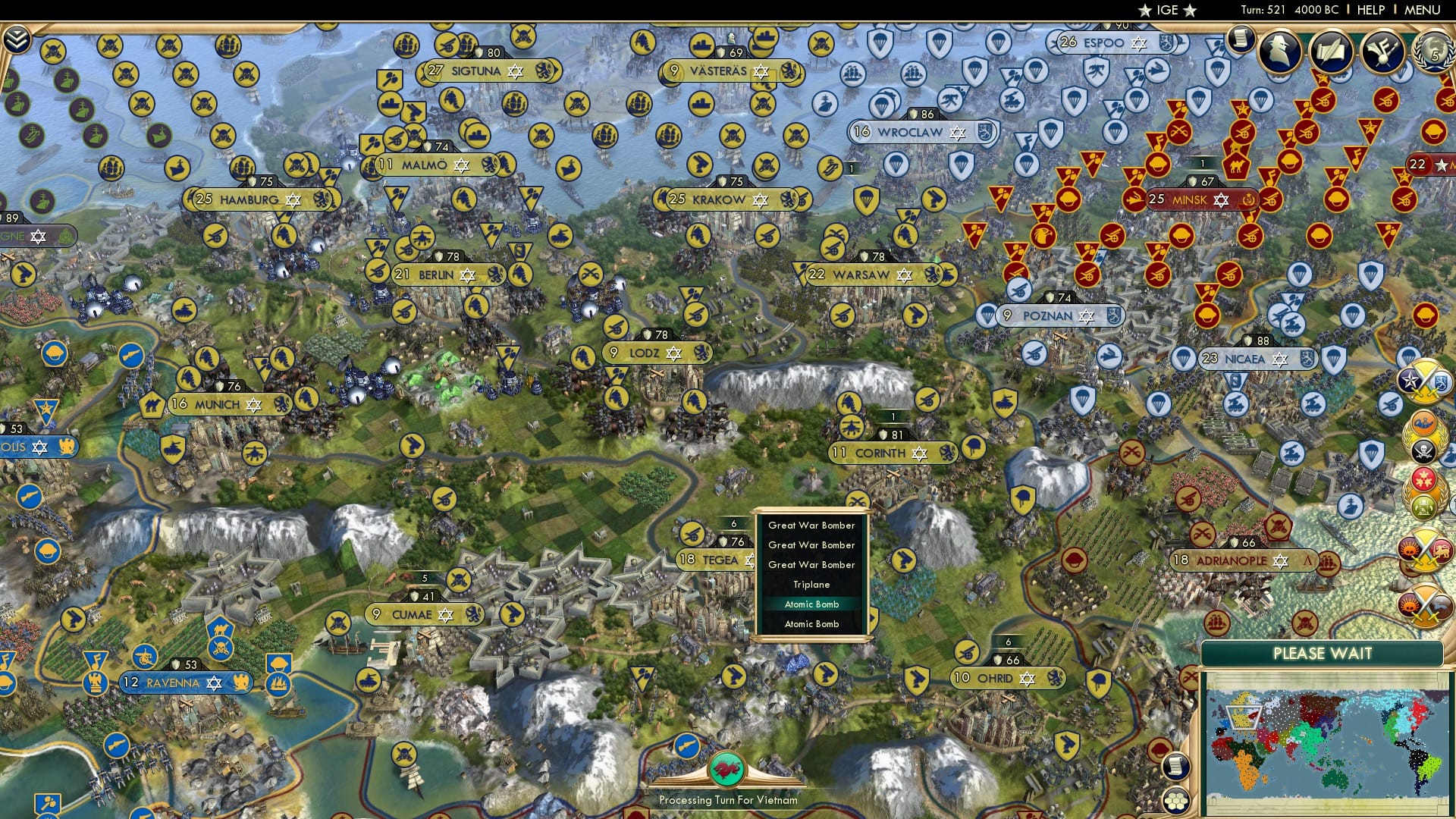Image resolution: width=1456 pixels, height=819 pixels.
Task: Click the Vietnam turn-processing icon at bottom center
Action: click(x=727, y=768)
